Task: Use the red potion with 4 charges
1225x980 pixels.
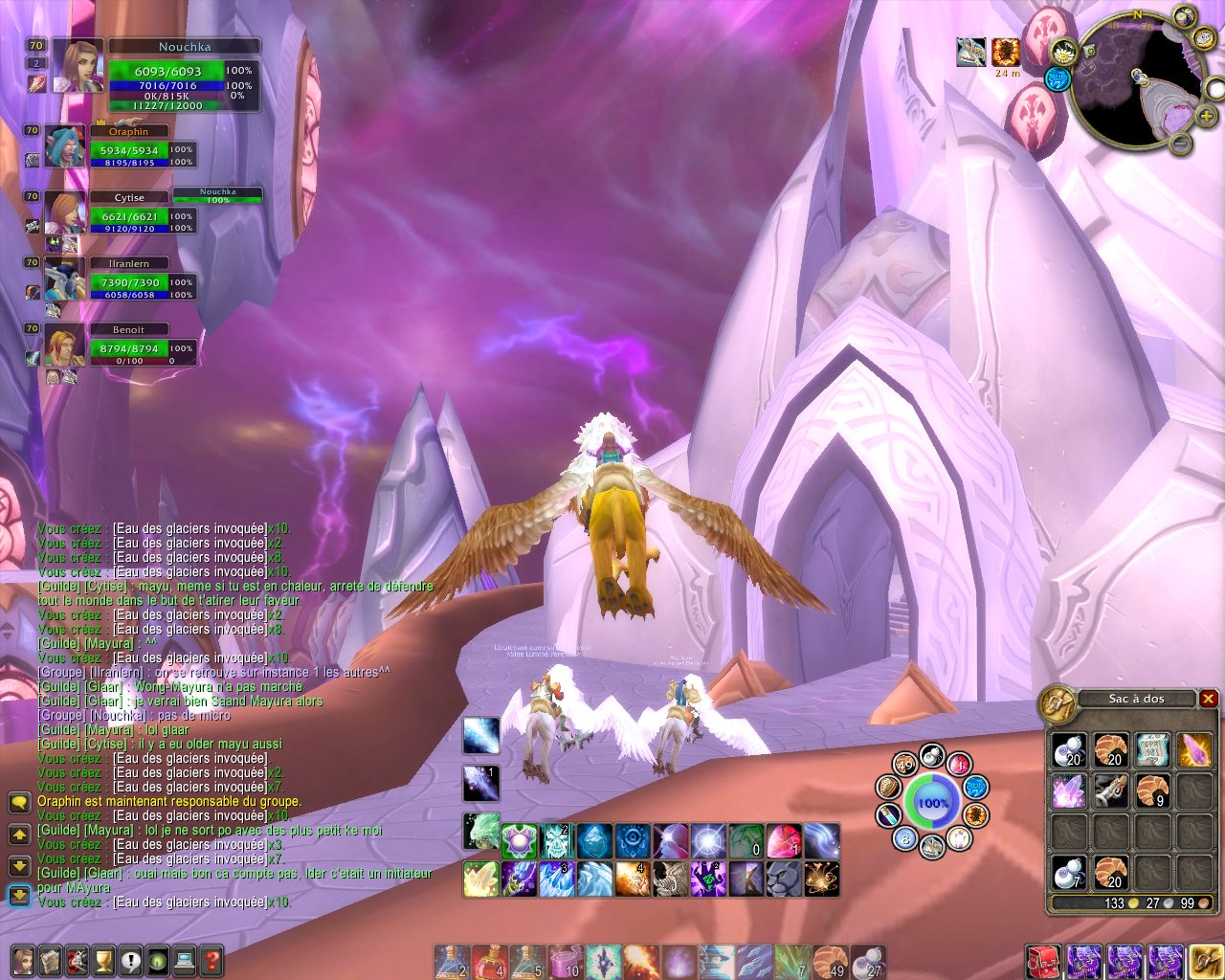Action: (488, 962)
